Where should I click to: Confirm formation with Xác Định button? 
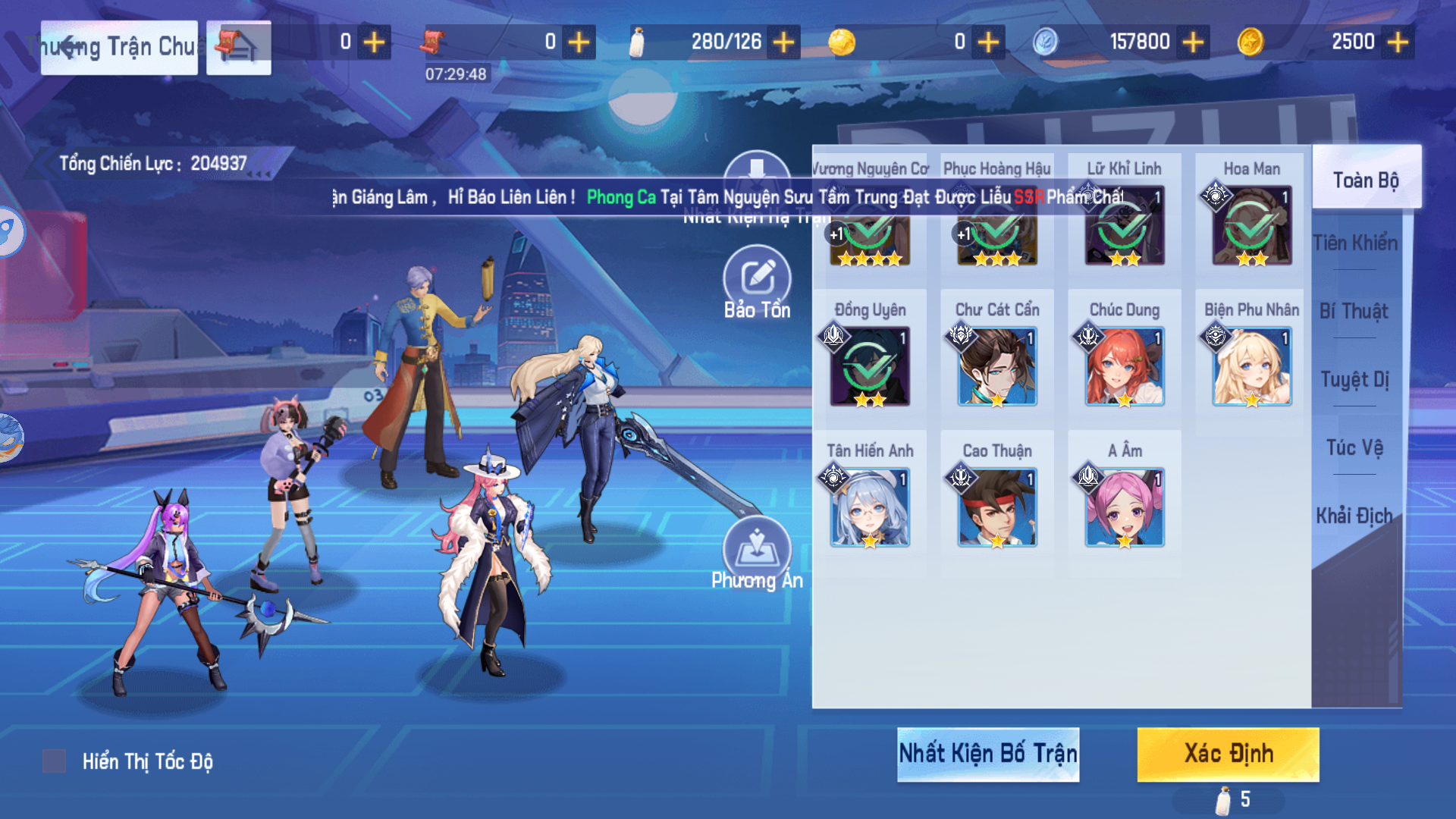coord(1228,754)
